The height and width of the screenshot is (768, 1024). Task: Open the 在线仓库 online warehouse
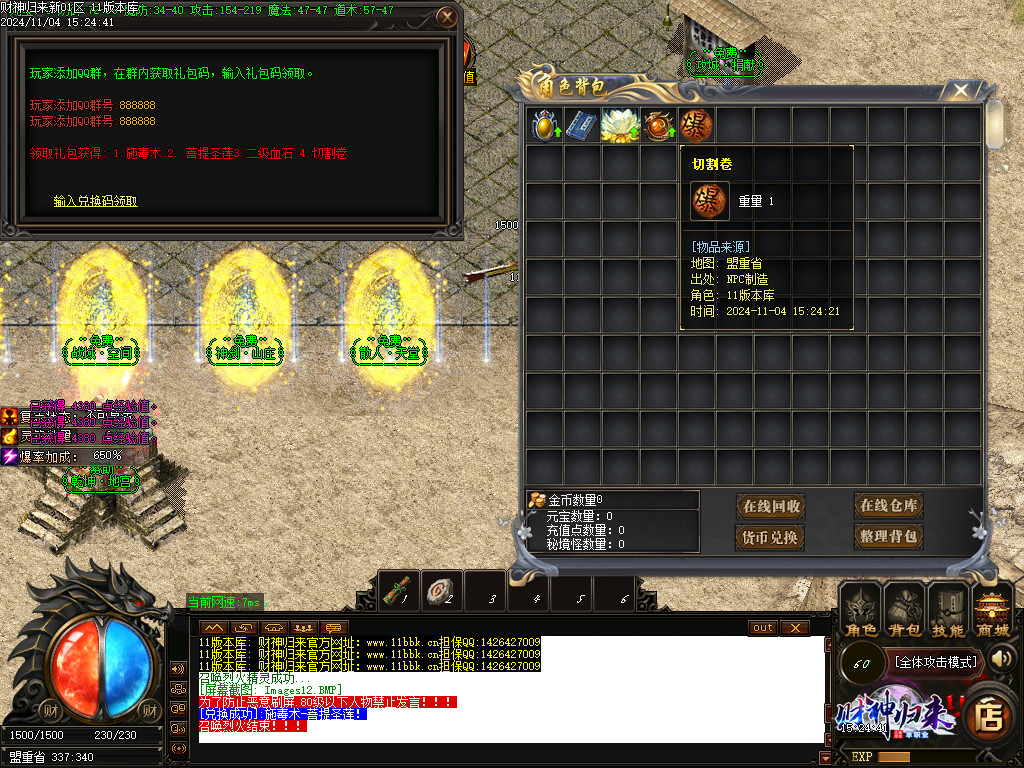888,506
